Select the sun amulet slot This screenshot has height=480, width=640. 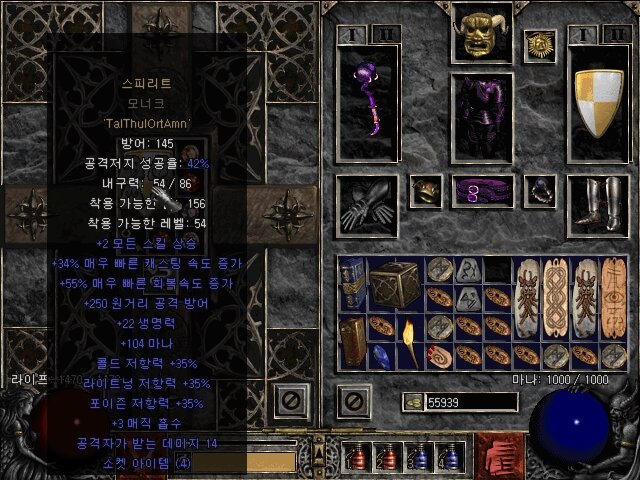(x=539, y=45)
